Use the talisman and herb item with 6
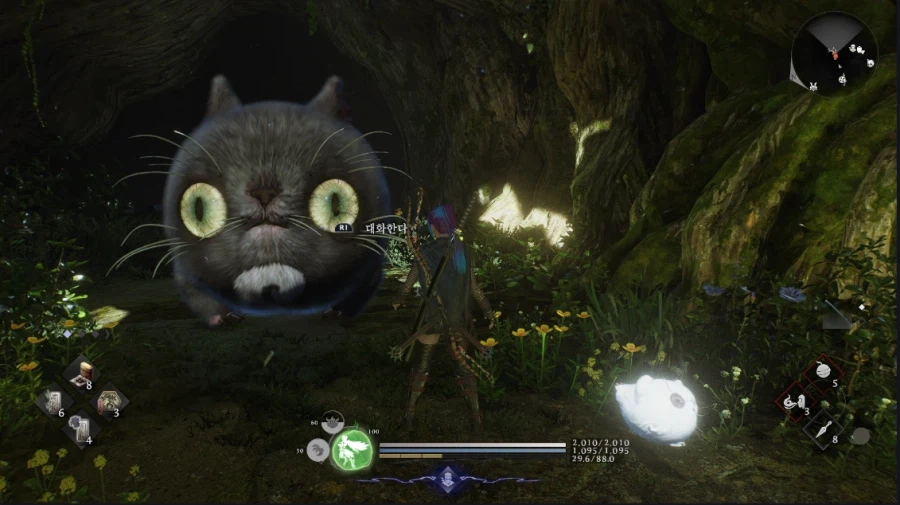This screenshot has width=900, height=505. pos(51,403)
